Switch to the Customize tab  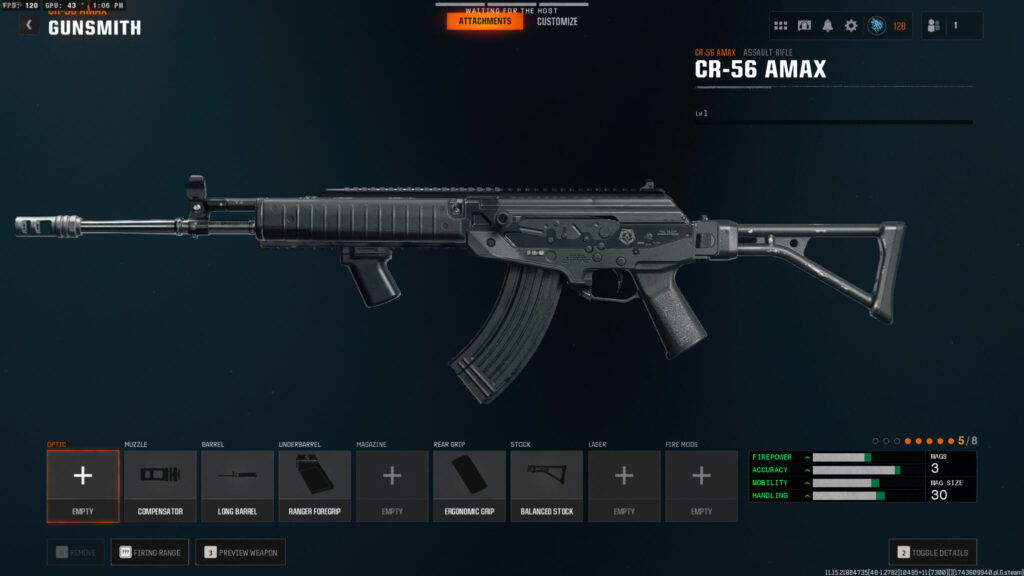(x=557, y=21)
